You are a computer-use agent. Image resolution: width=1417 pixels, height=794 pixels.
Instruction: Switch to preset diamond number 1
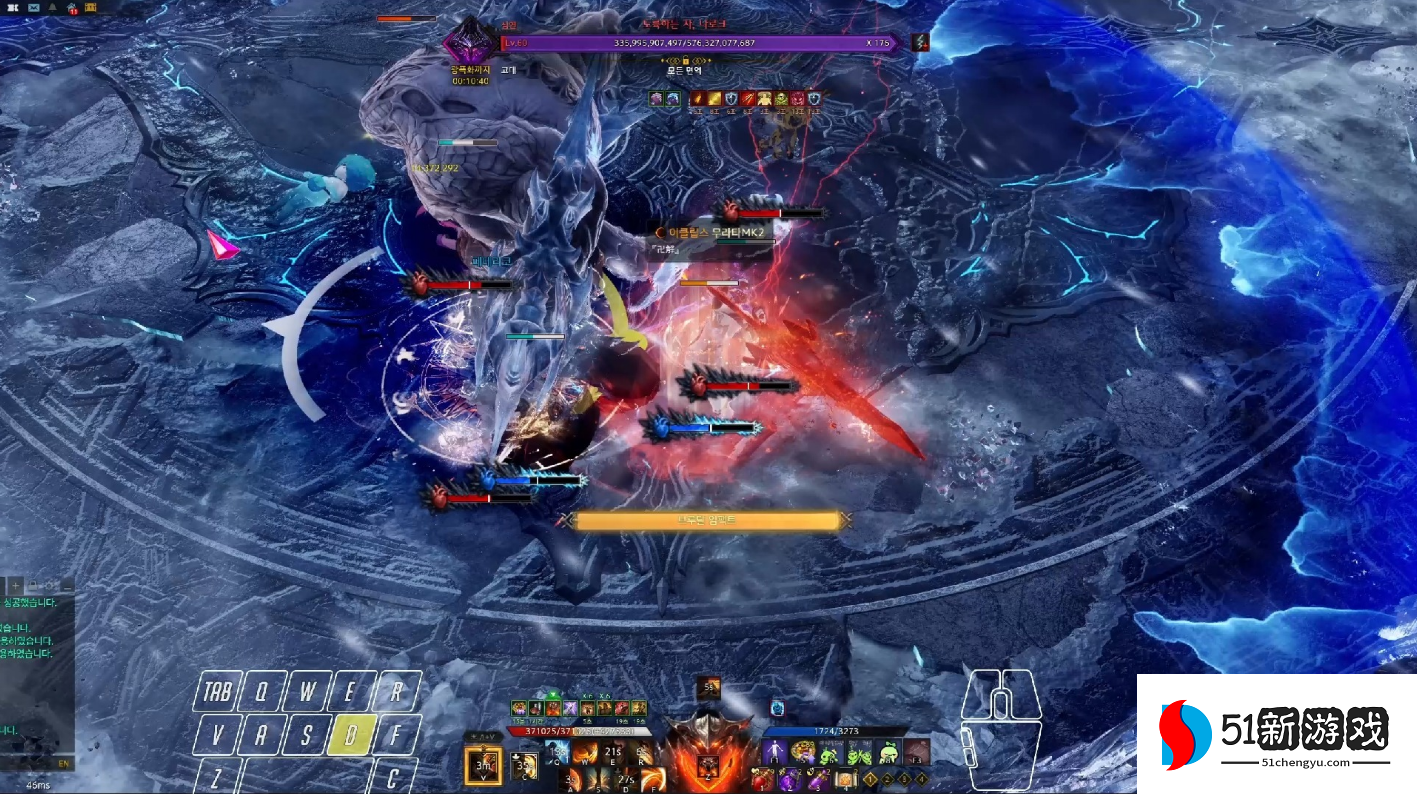pos(871,779)
